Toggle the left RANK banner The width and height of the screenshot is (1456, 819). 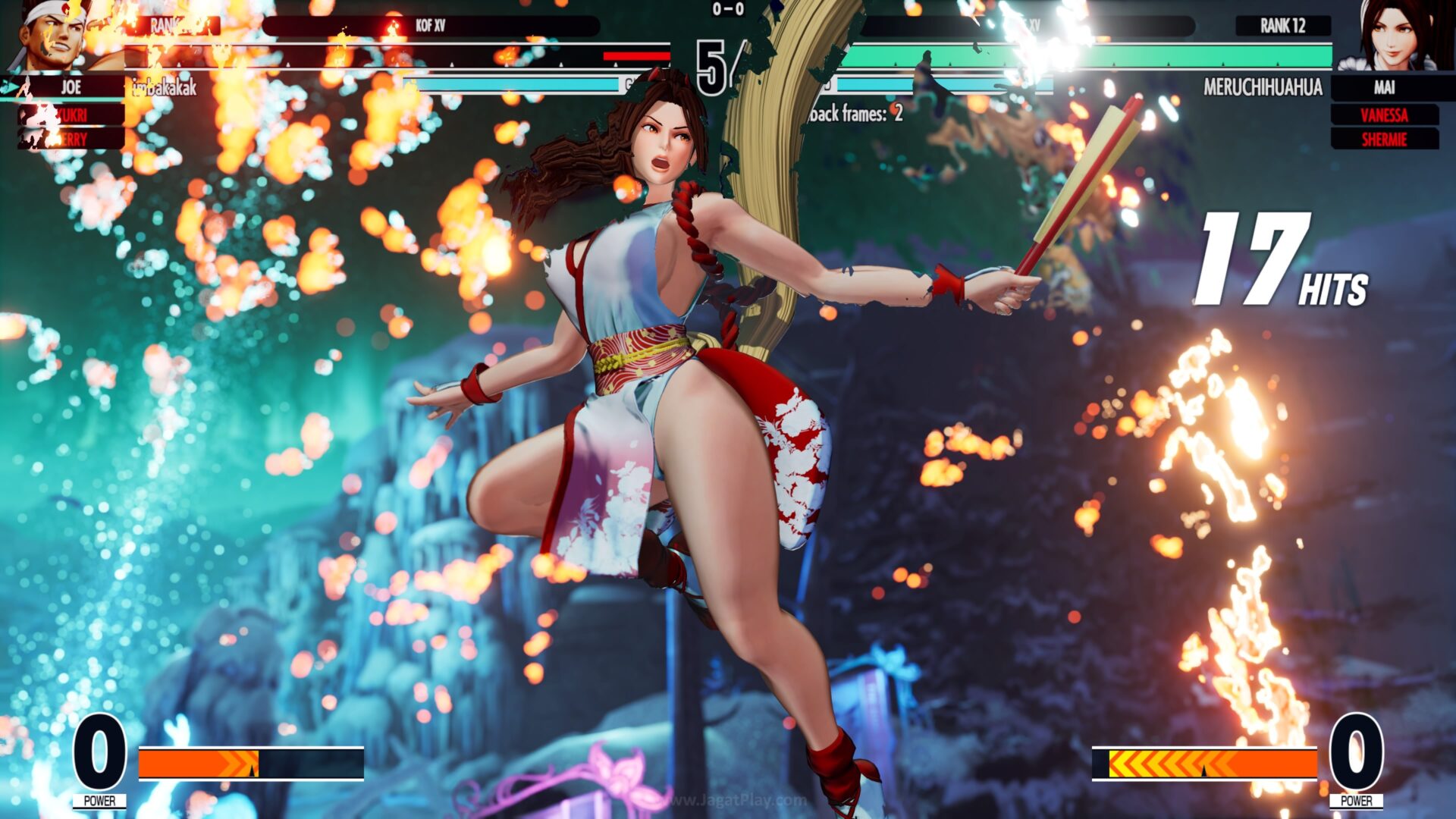tap(173, 27)
